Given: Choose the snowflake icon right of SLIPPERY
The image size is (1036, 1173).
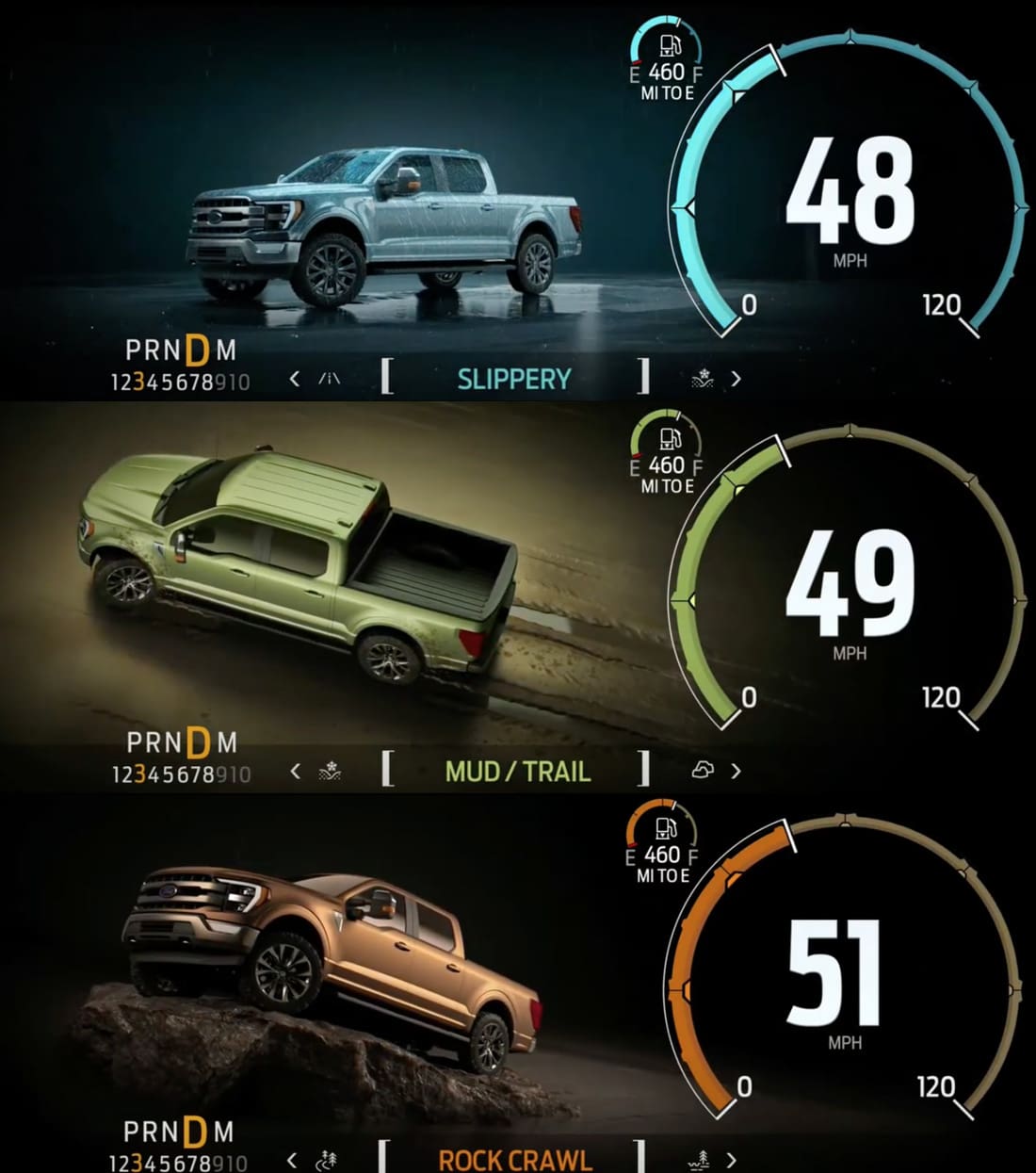Looking at the screenshot, I should pyautogui.click(x=703, y=379).
